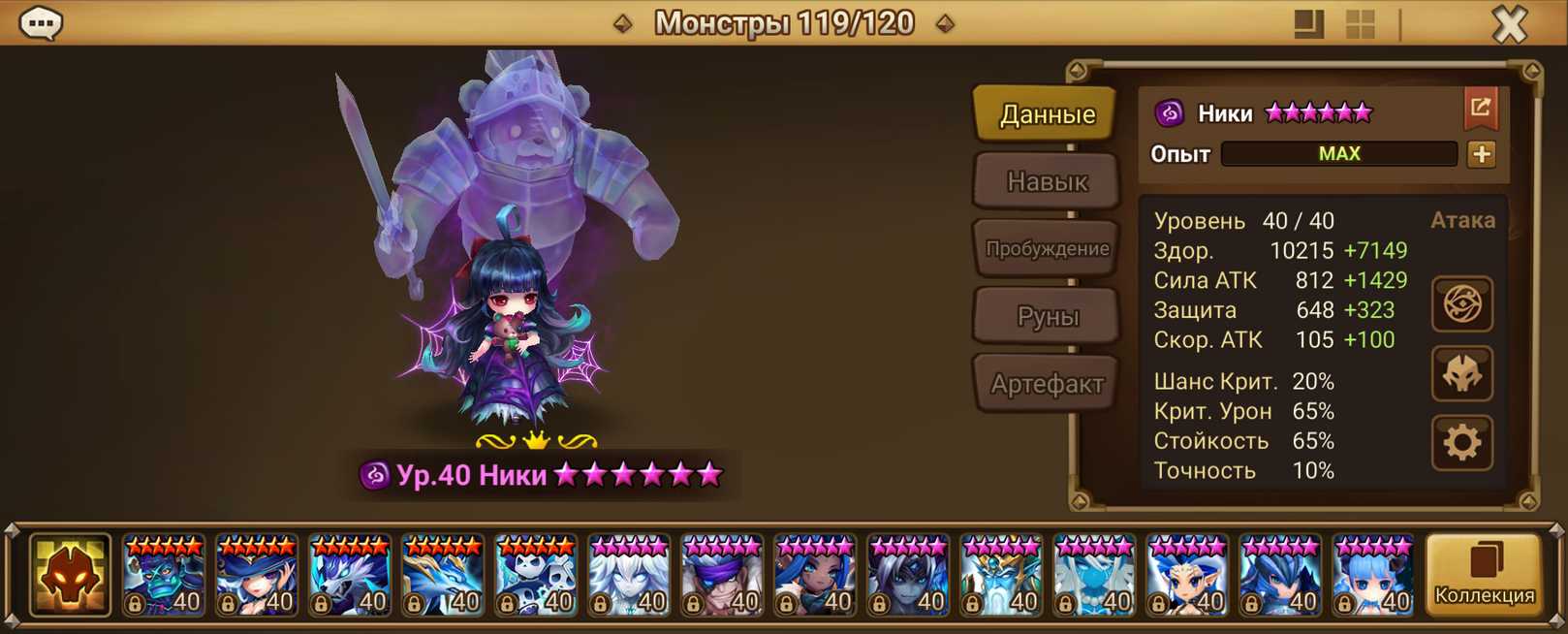Select the Руны tab
Screen dimensions: 1568x634
click(1047, 316)
